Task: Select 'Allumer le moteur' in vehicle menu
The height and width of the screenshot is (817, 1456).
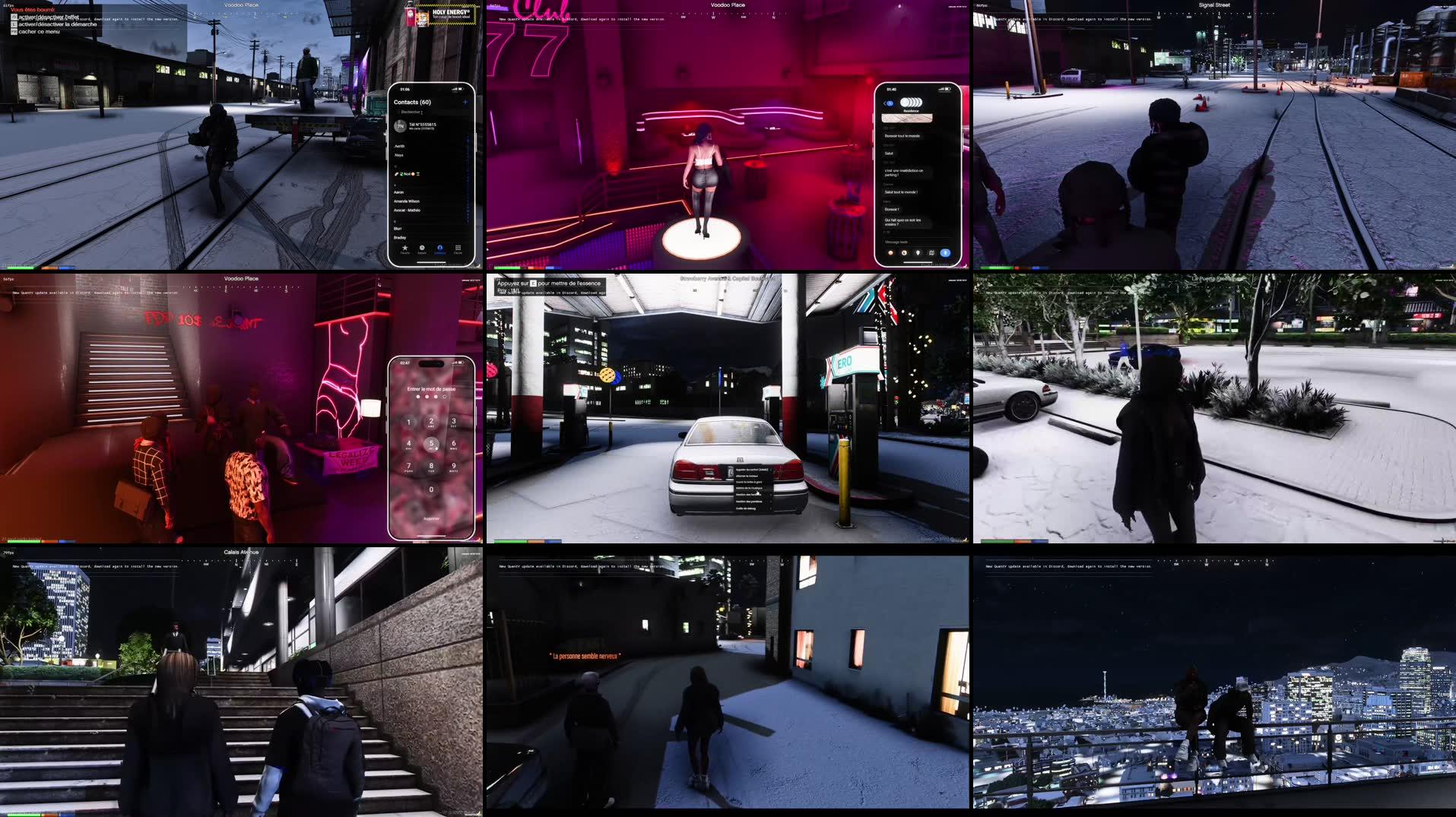Action: 747,476
